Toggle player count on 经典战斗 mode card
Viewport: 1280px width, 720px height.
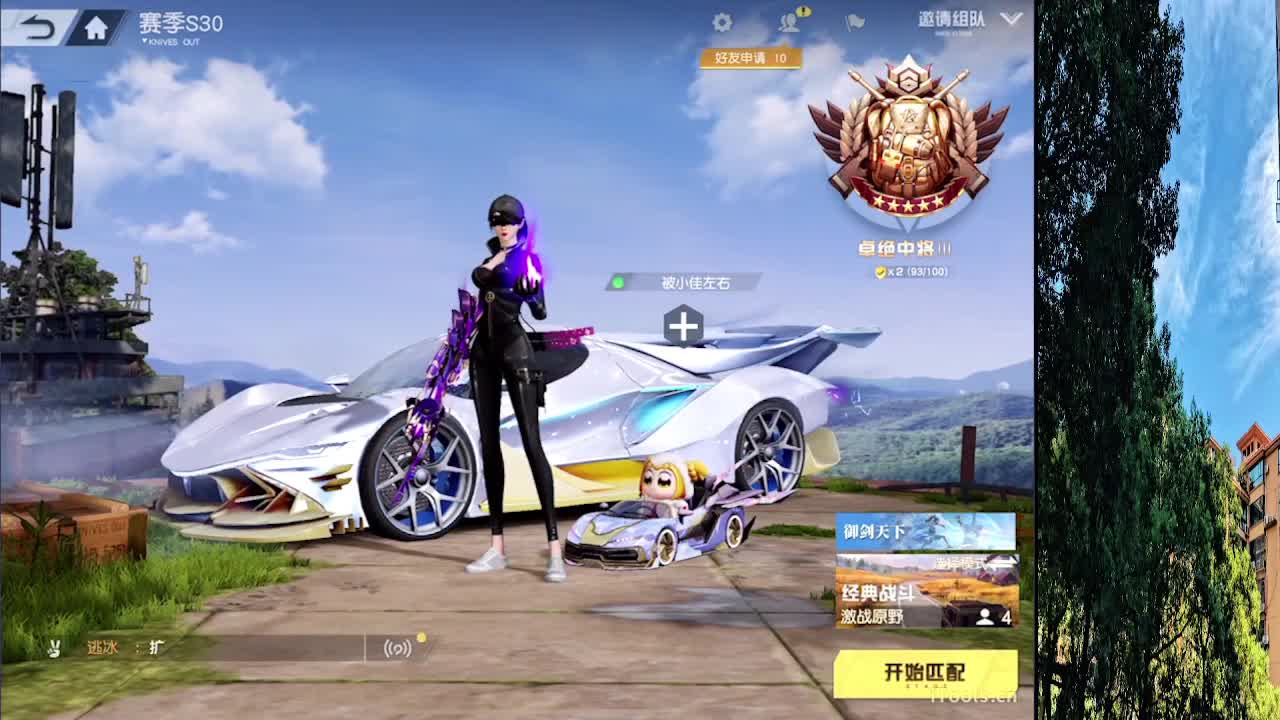pos(988,616)
